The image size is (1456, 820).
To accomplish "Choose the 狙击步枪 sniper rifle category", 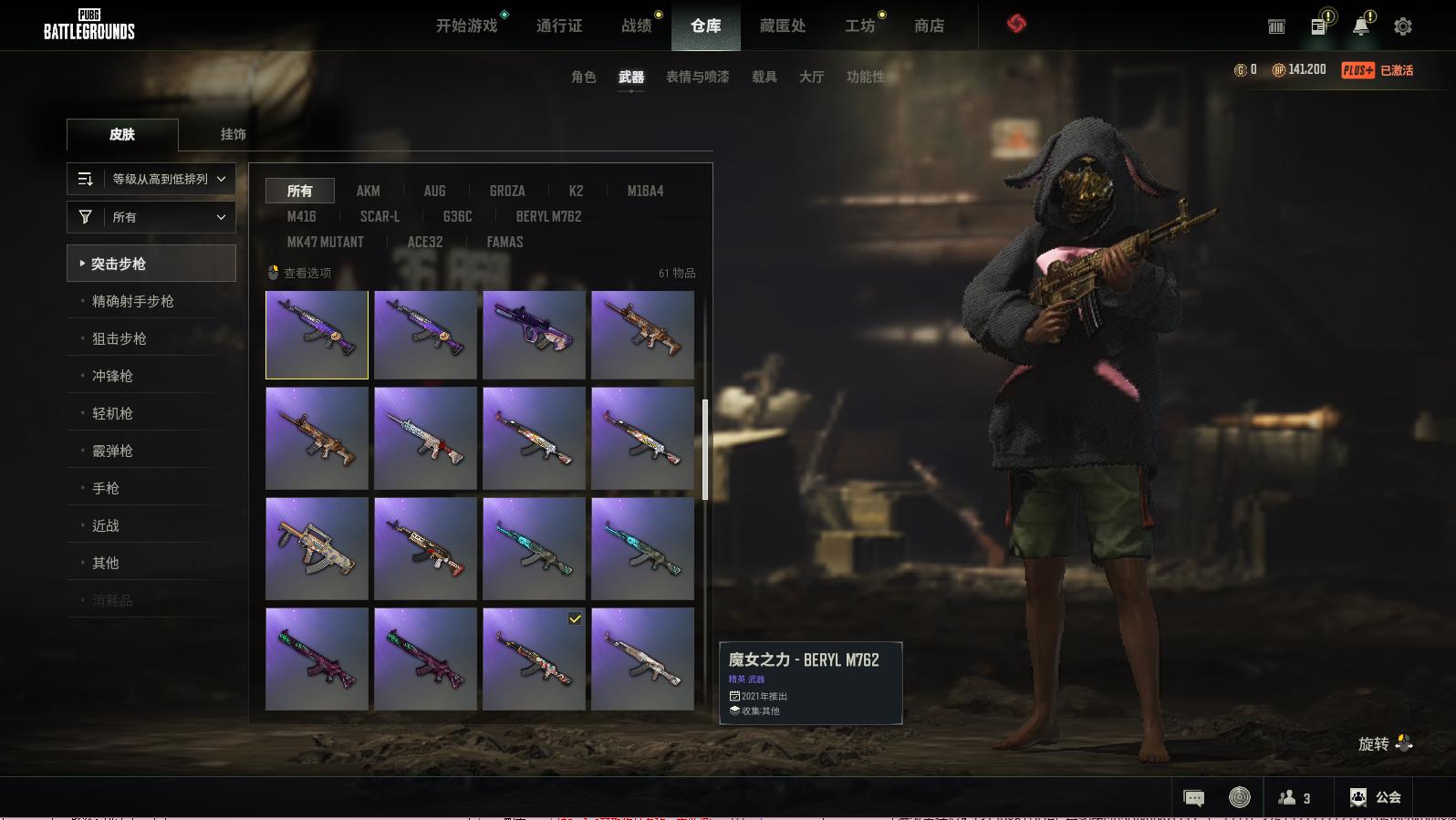I will coord(120,338).
